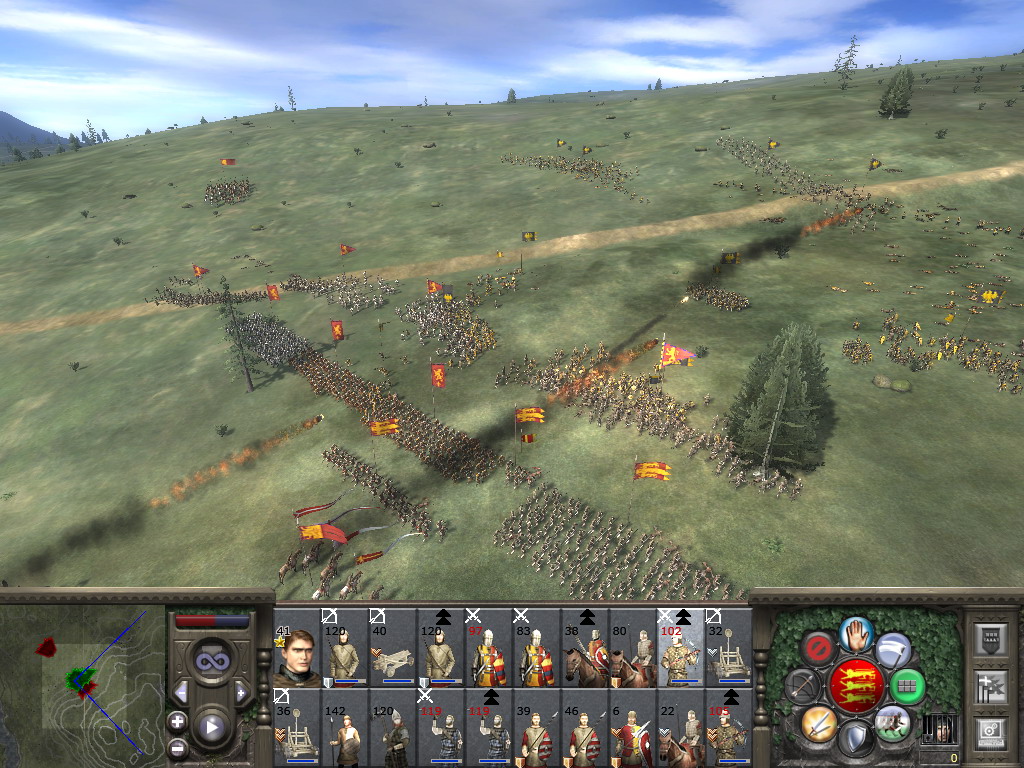Select the general's portrait unit card
The image size is (1024, 768).
pyautogui.click(x=296, y=648)
